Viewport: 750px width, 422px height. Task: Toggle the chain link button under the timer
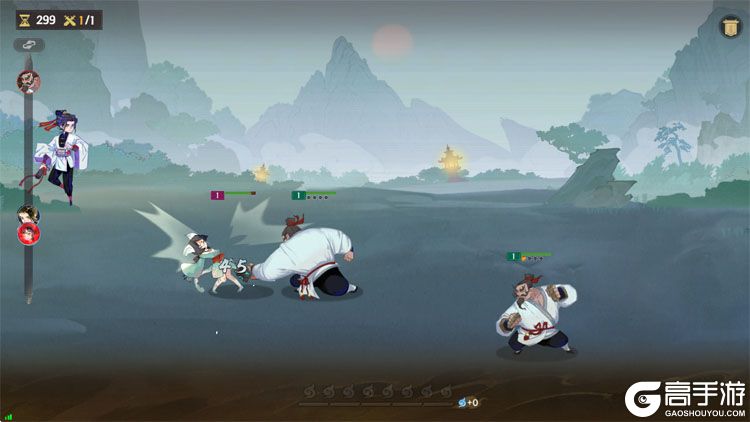(28, 45)
